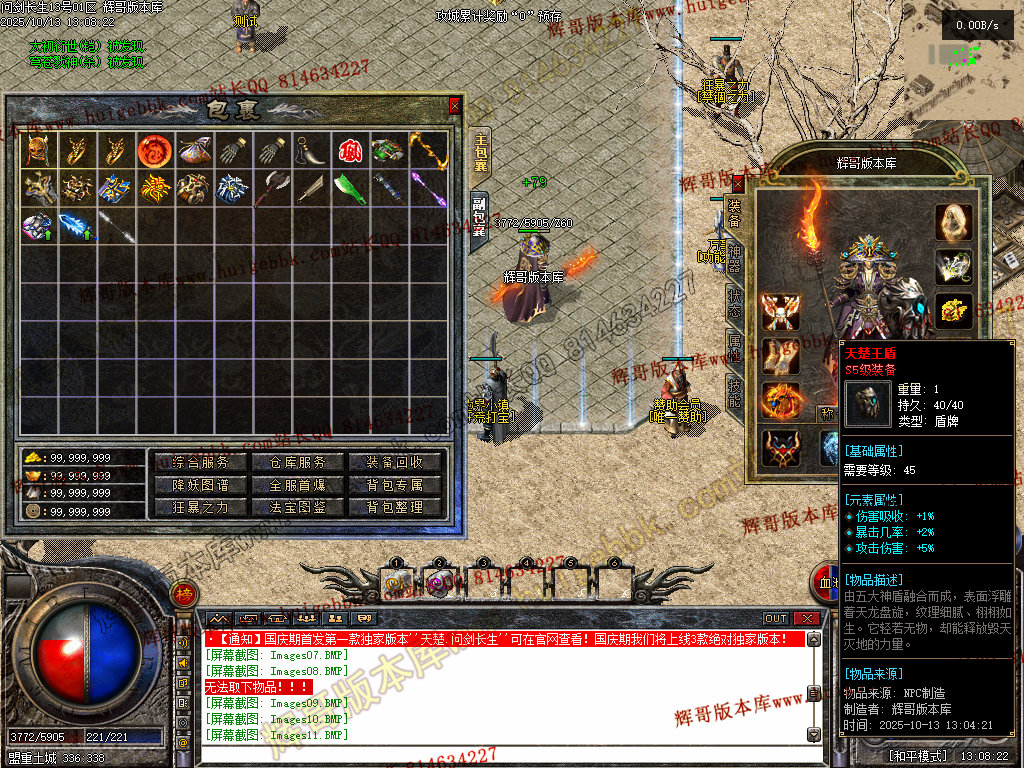Open 综合服务 general services

tap(200, 462)
